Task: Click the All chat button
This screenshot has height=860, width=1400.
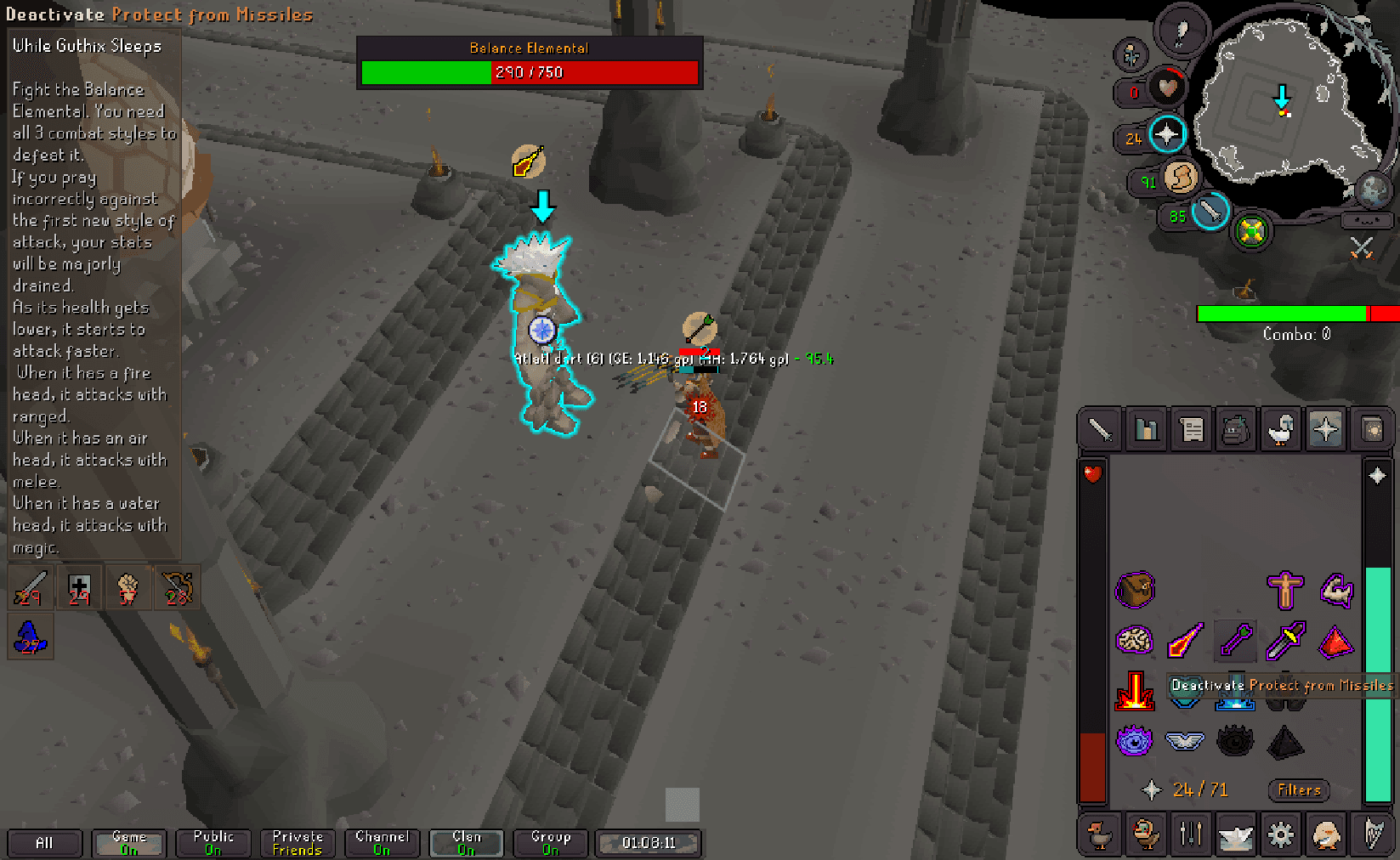Action: pyautogui.click(x=44, y=842)
